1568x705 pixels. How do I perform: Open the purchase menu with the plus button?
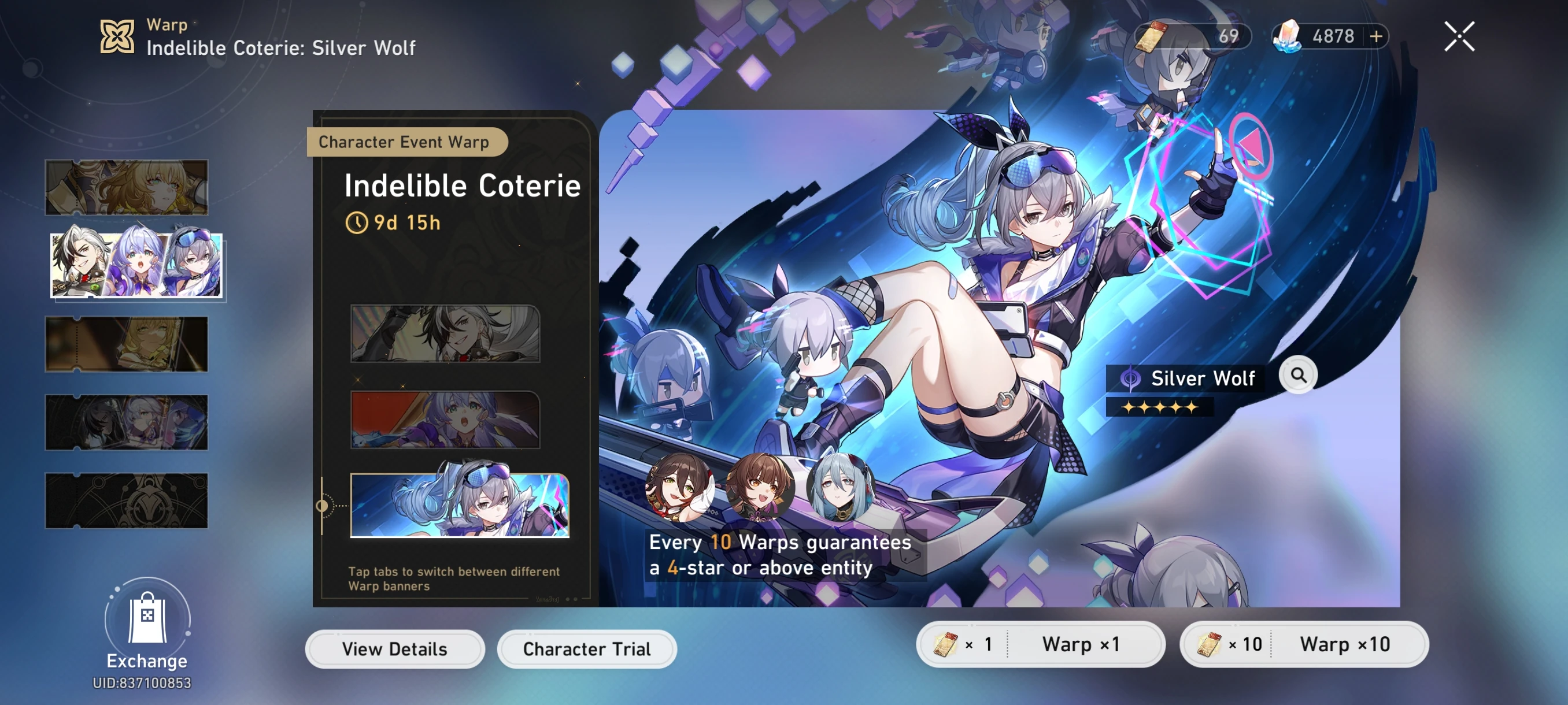1376,36
